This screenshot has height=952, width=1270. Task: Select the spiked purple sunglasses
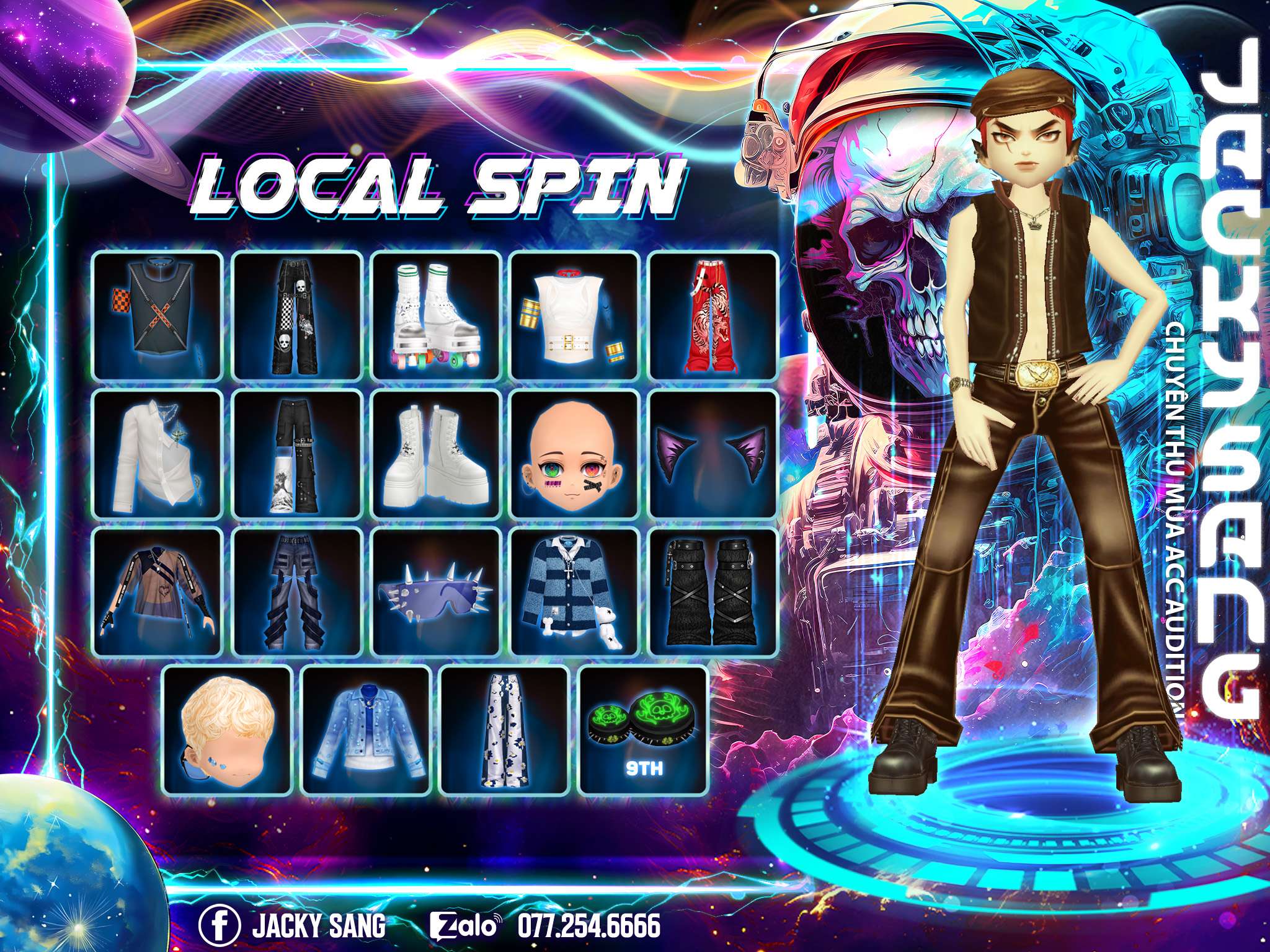[x=436, y=593]
